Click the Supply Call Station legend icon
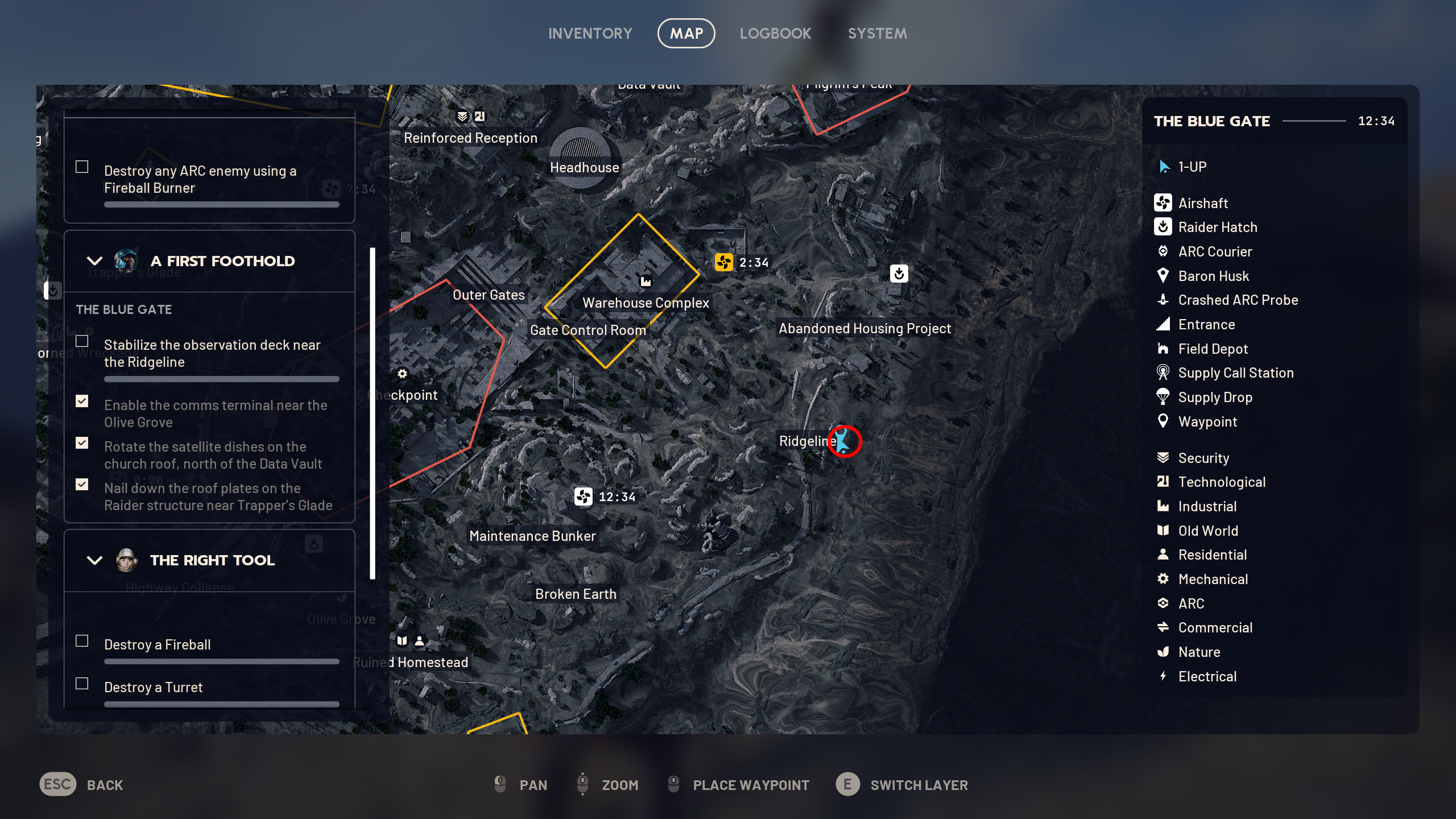1456x819 pixels. click(1164, 373)
